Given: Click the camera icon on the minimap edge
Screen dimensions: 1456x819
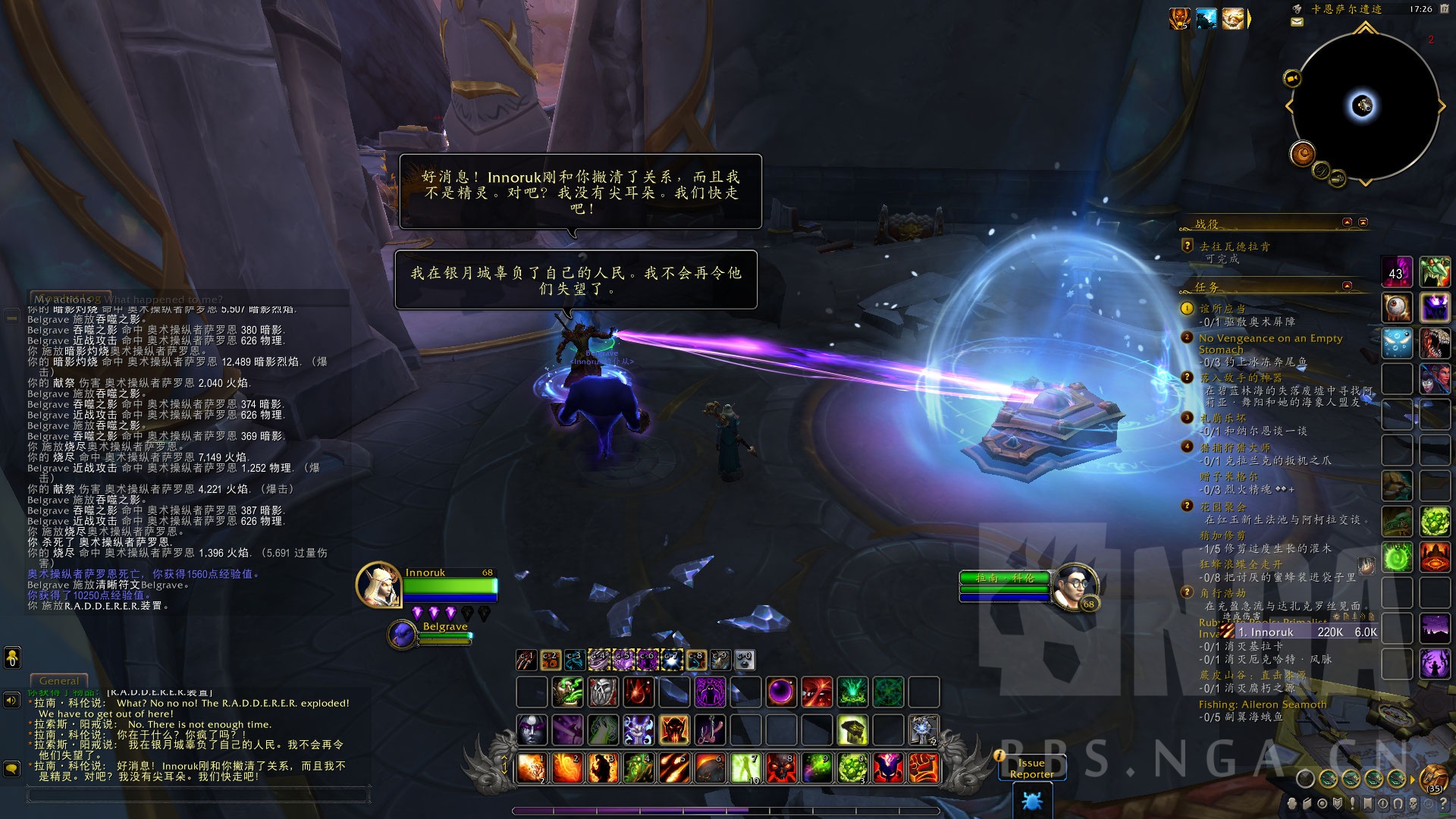Looking at the screenshot, I should pos(1291,78).
